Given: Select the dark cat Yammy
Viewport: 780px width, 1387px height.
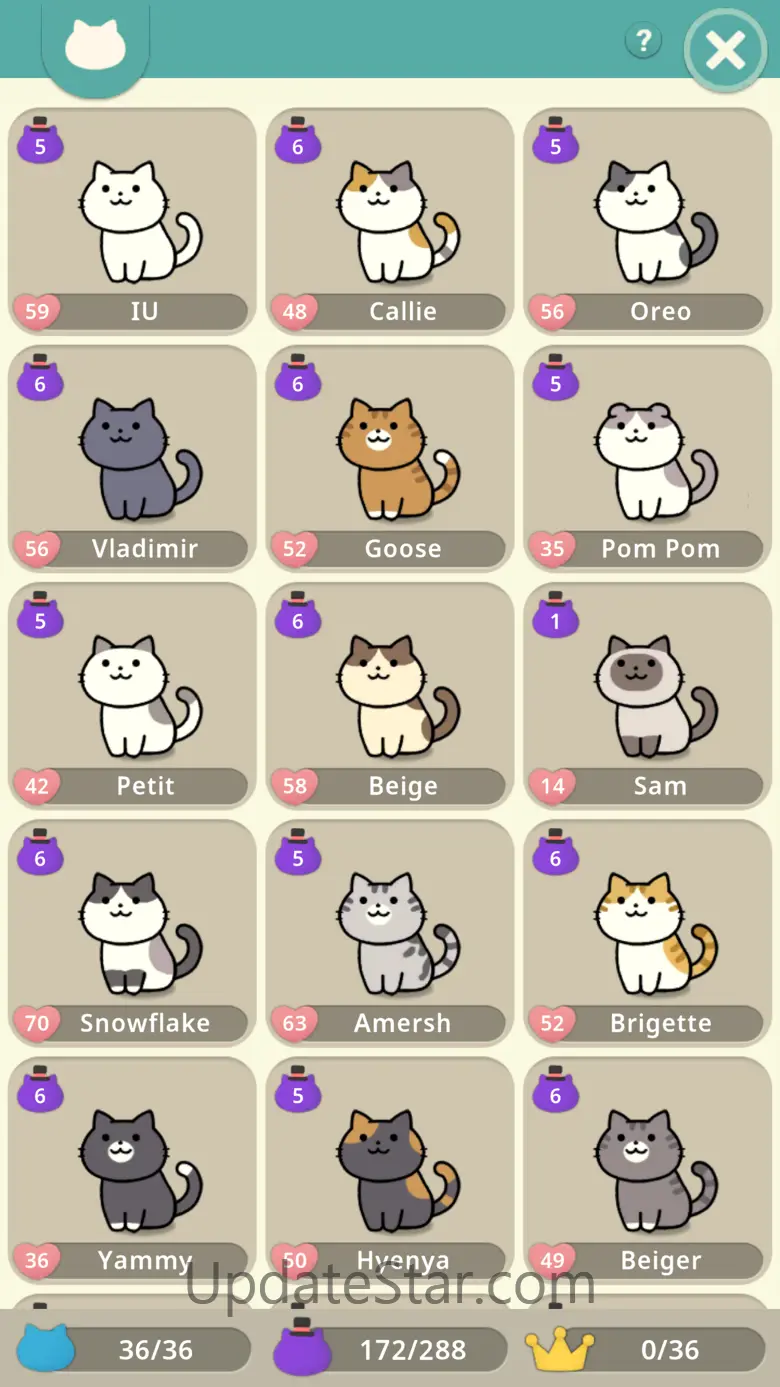Looking at the screenshot, I should tap(132, 1170).
